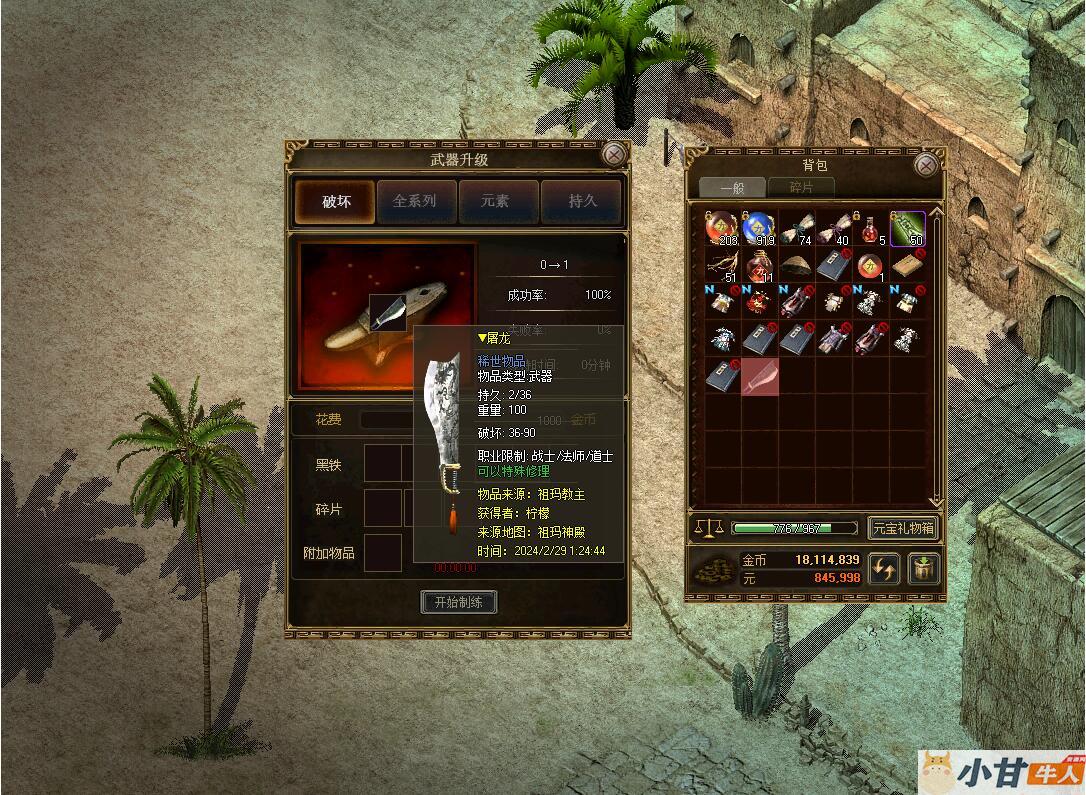This screenshot has height=795, width=1086.
Task: Click the swap arrows button beside the gold
Action: [x=883, y=569]
